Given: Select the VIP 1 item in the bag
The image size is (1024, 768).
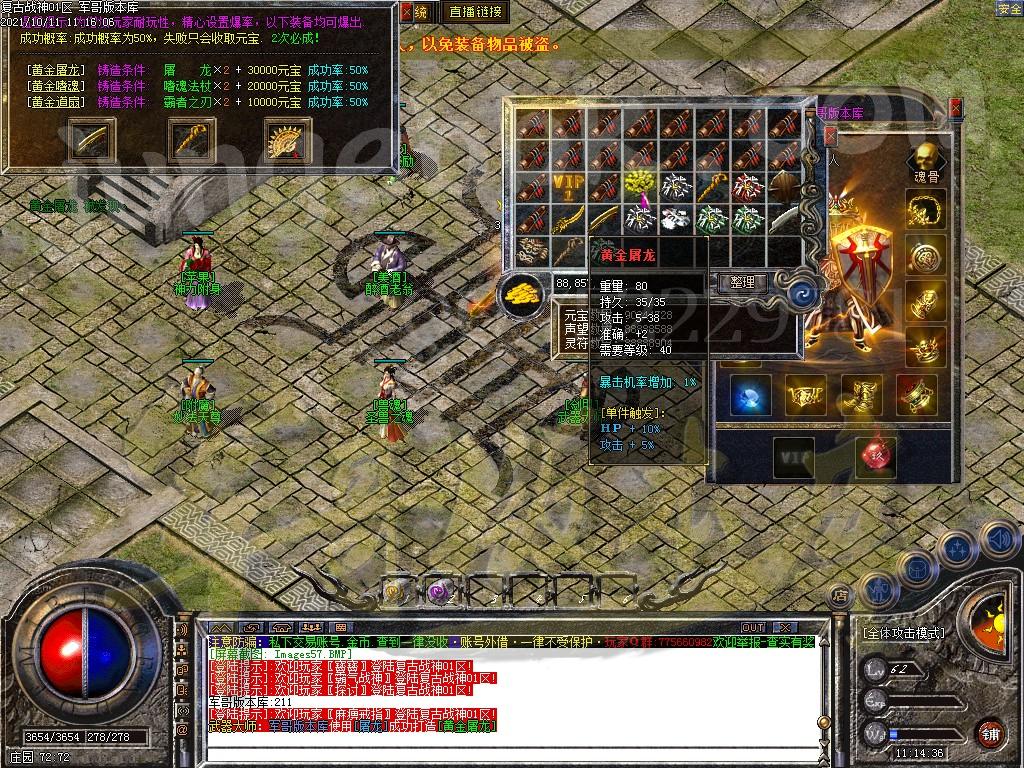Looking at the screenshot, I should 566,186.
